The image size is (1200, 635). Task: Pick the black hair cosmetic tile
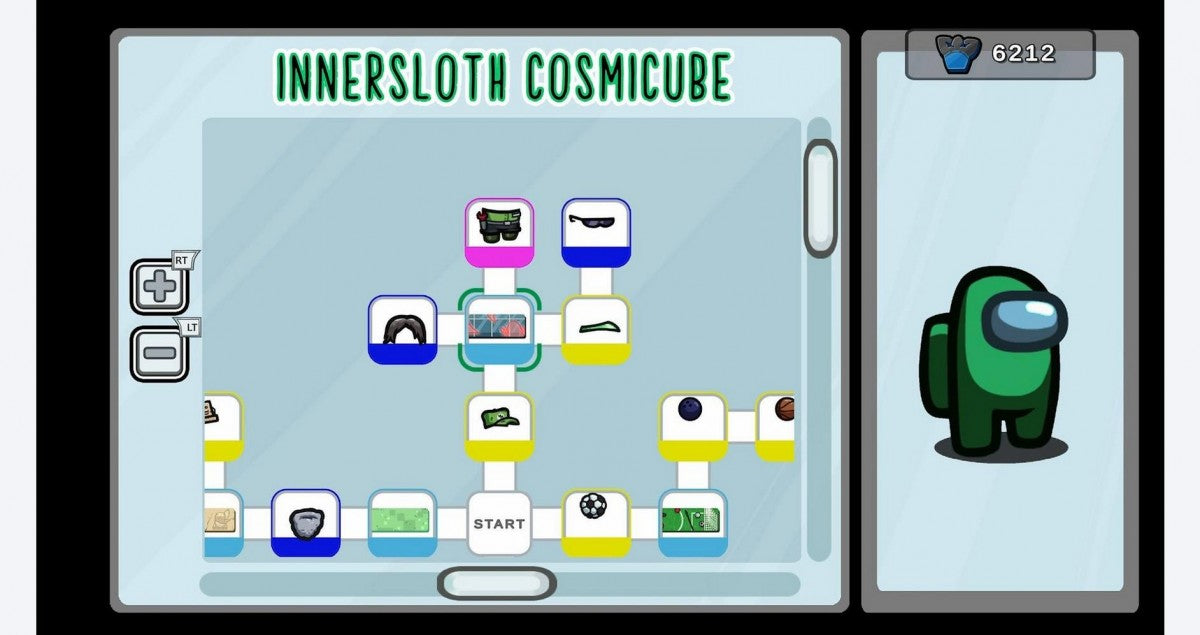click(402, 329)
